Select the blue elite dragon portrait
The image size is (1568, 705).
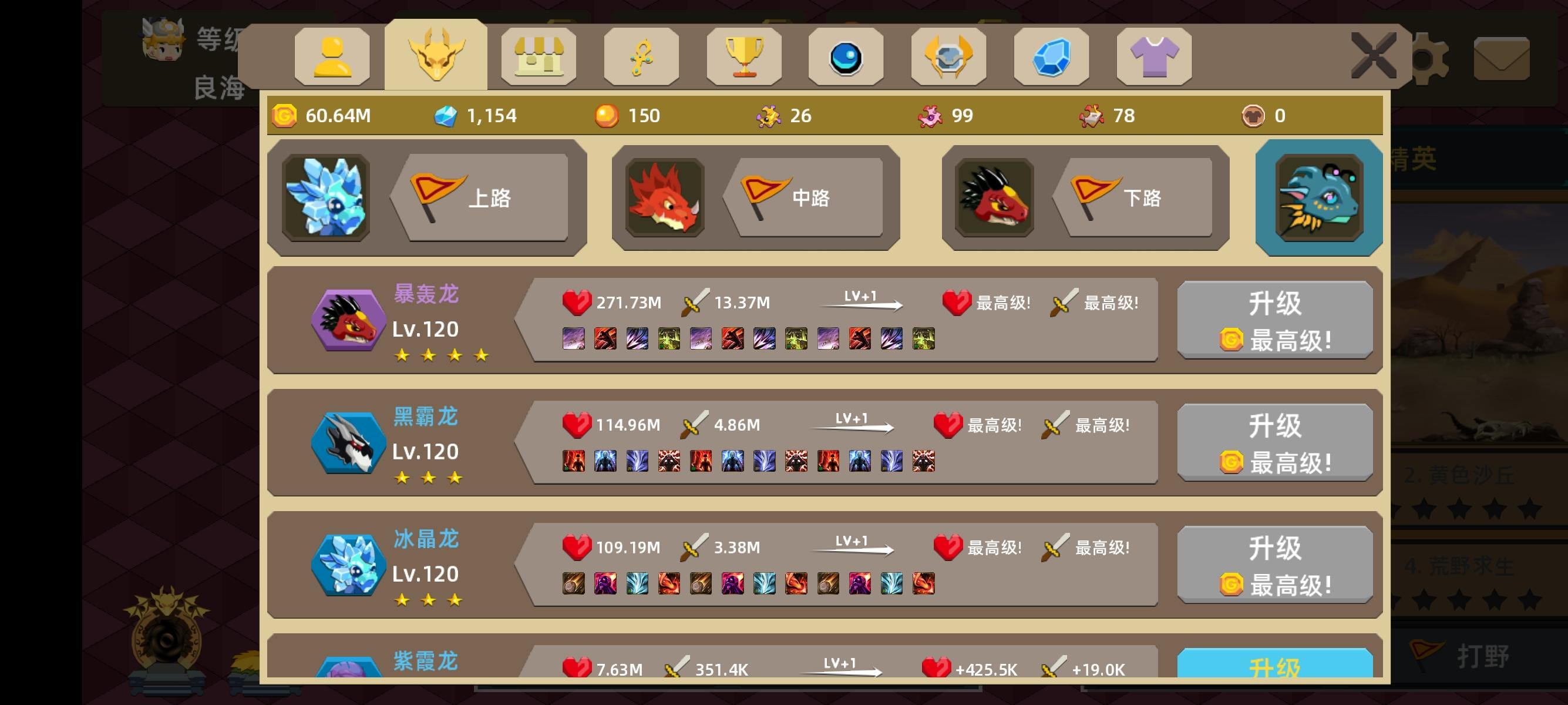click(1318, 197)
